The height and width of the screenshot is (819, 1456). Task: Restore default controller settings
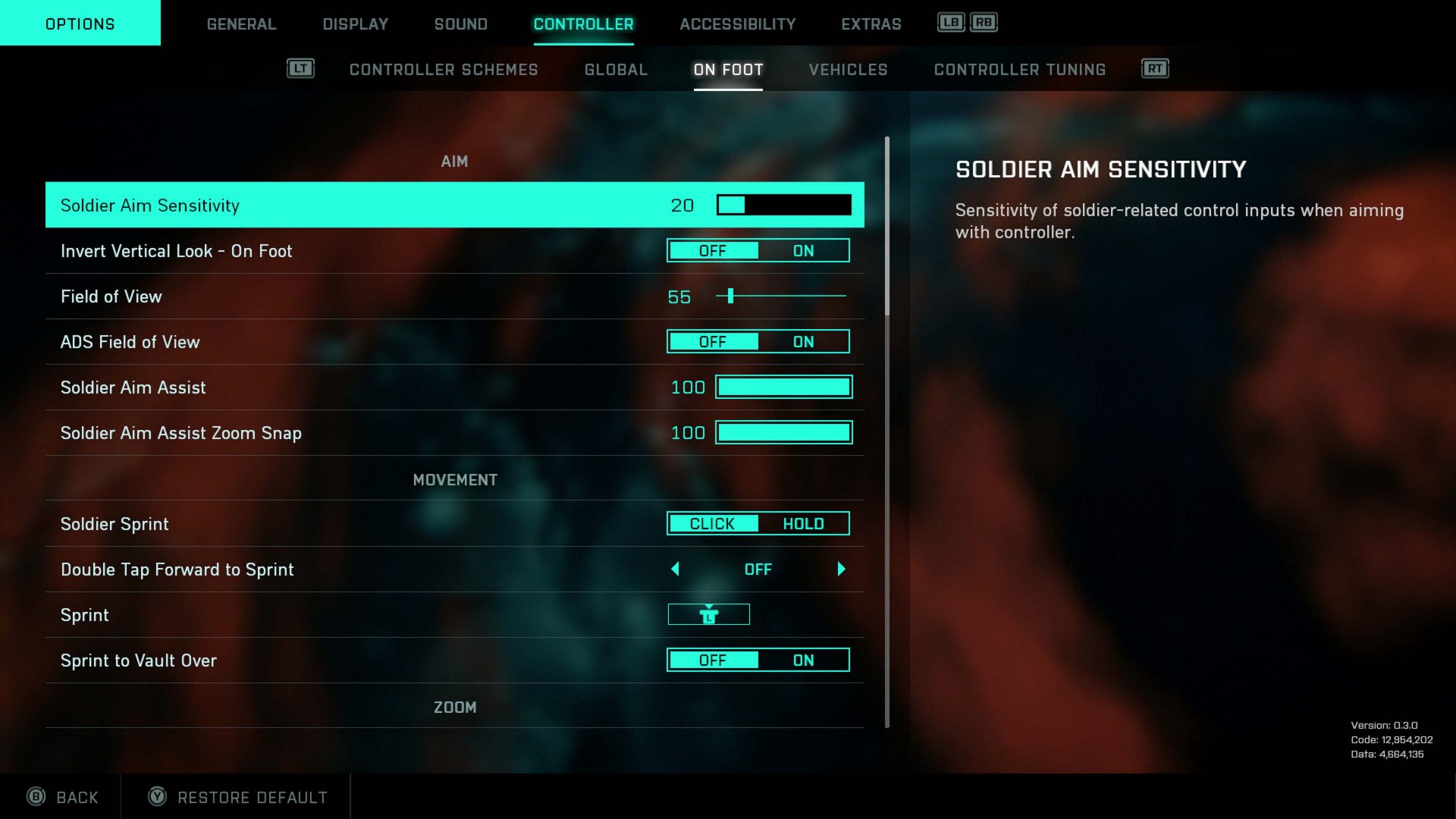point(237,797)
